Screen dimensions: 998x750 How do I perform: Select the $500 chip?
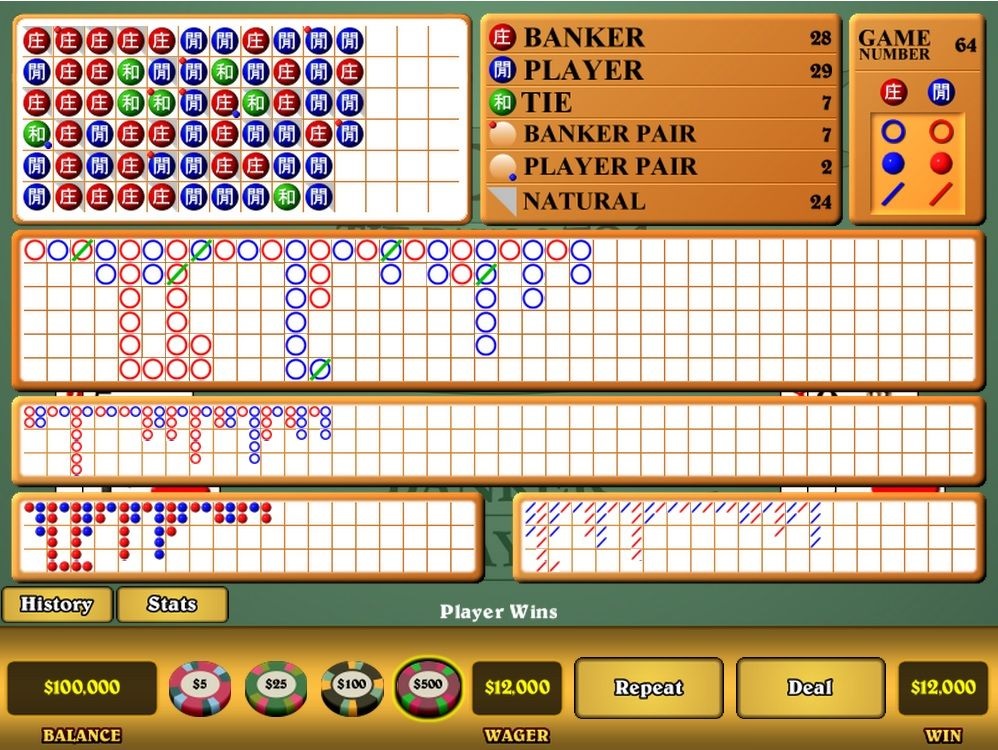point(428,687)
